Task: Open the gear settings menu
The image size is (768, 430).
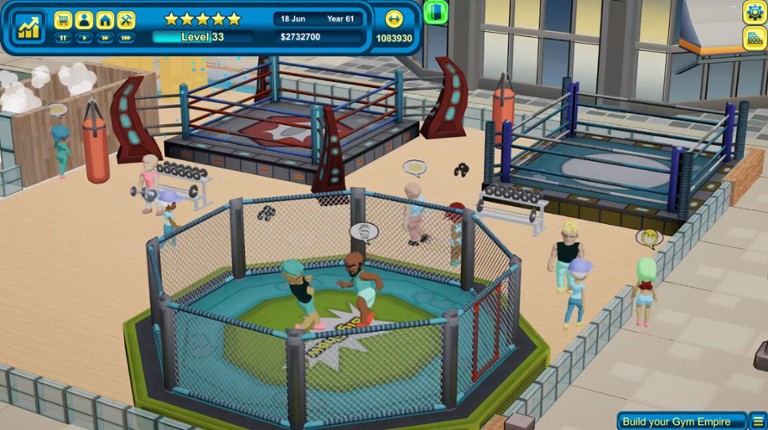Action: (755, 12)
